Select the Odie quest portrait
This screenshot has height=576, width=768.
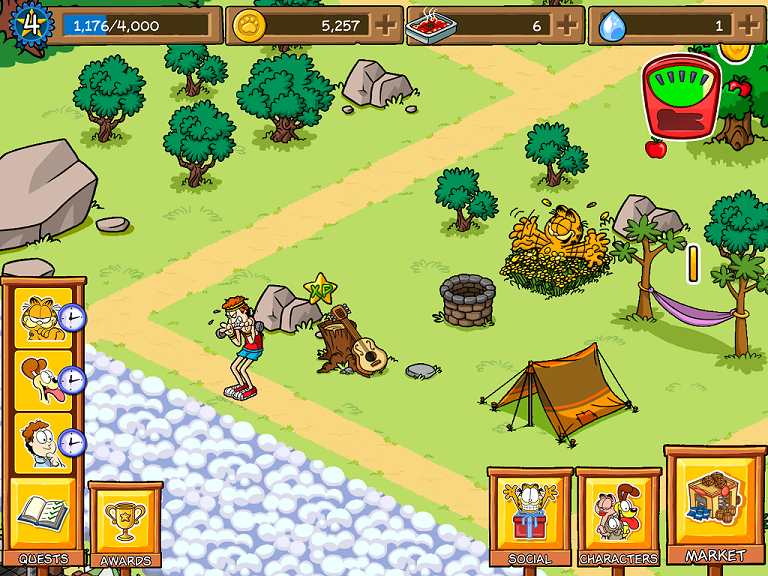42,380
